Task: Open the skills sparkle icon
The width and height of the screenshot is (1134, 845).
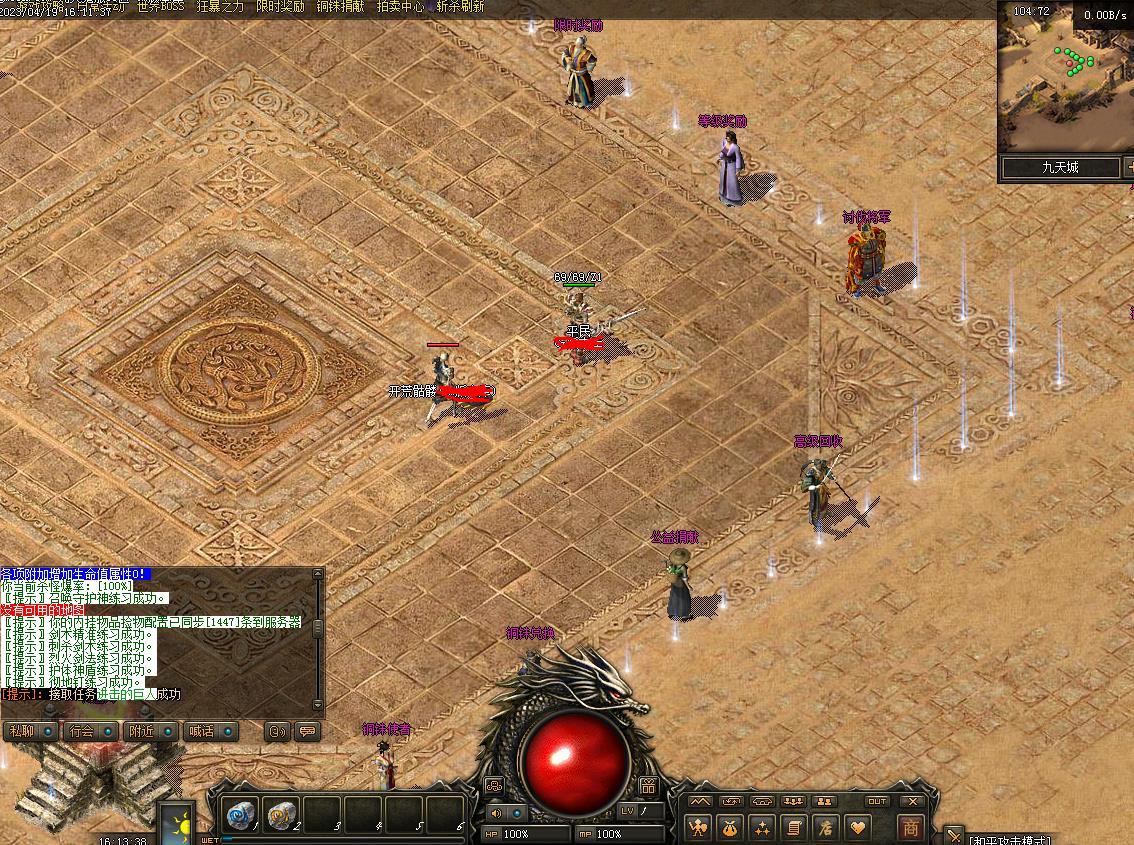Action: 762,828
